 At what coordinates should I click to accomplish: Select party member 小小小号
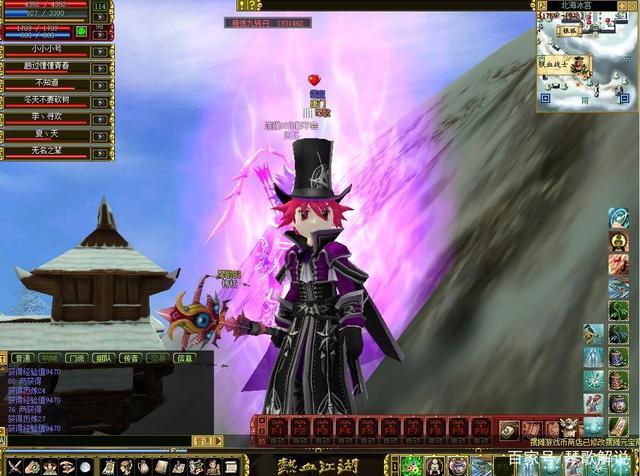pos(46,50)
